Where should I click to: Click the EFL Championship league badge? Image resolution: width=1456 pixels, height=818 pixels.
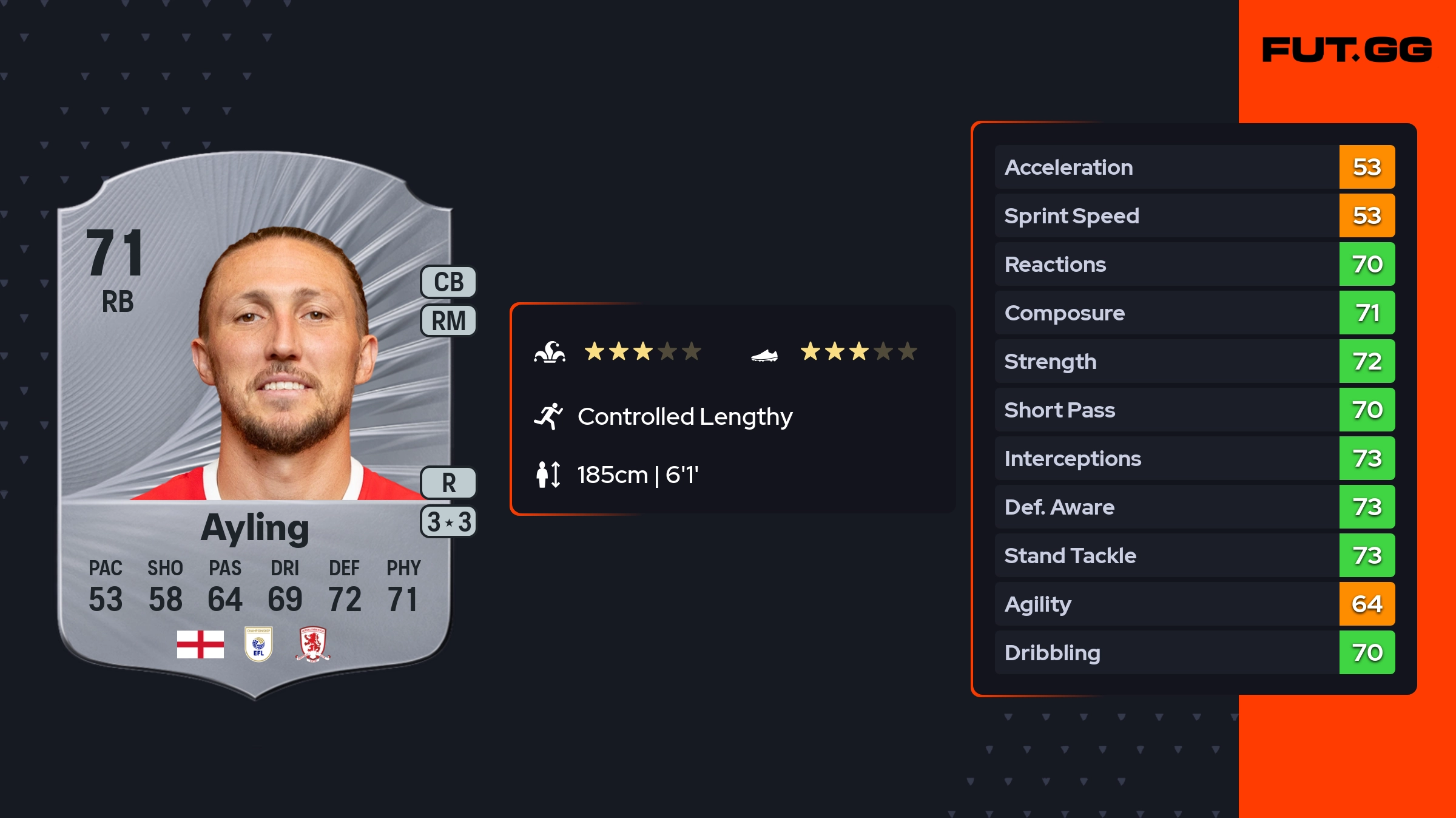[258, 644]
